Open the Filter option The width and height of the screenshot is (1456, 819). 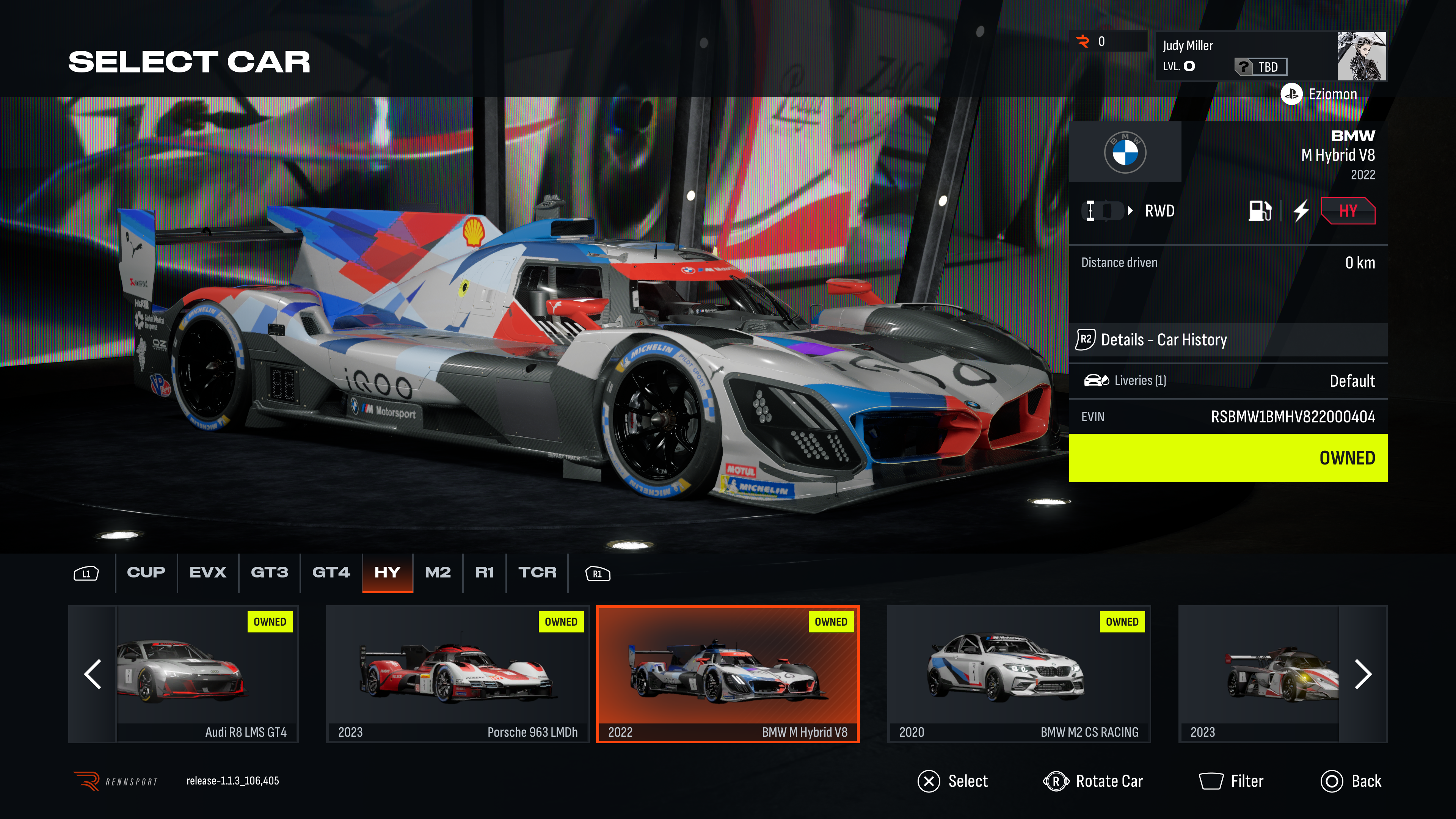point(1231,781)
